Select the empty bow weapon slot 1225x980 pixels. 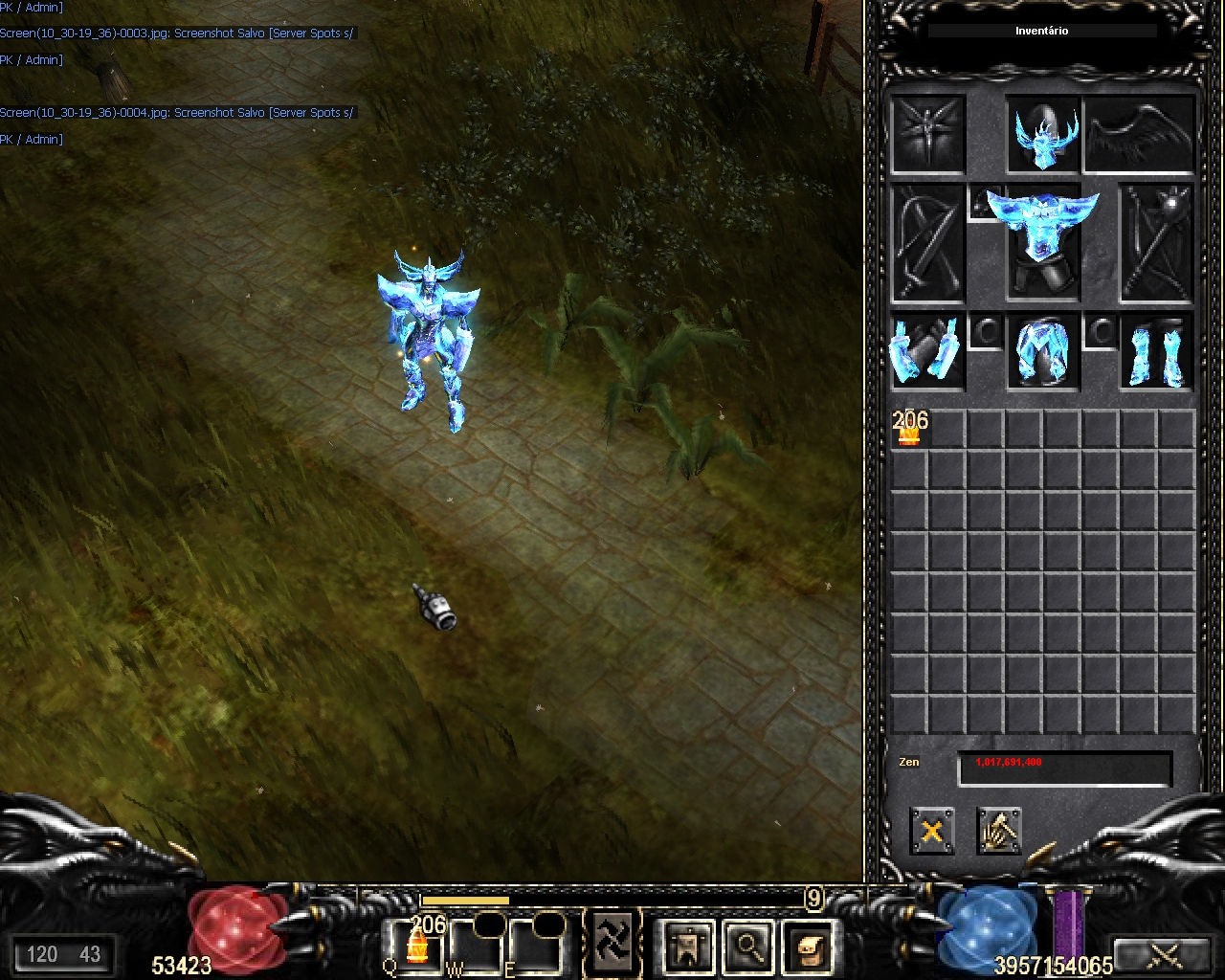[x=927, y=243]
